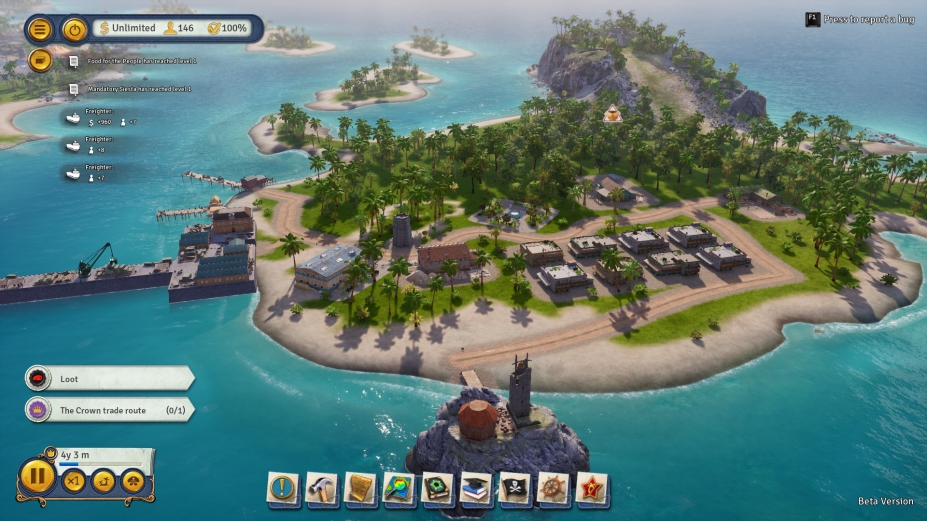Open the main menu hamburger button
The height and width of the screenshot is (521, 927).
41,29
